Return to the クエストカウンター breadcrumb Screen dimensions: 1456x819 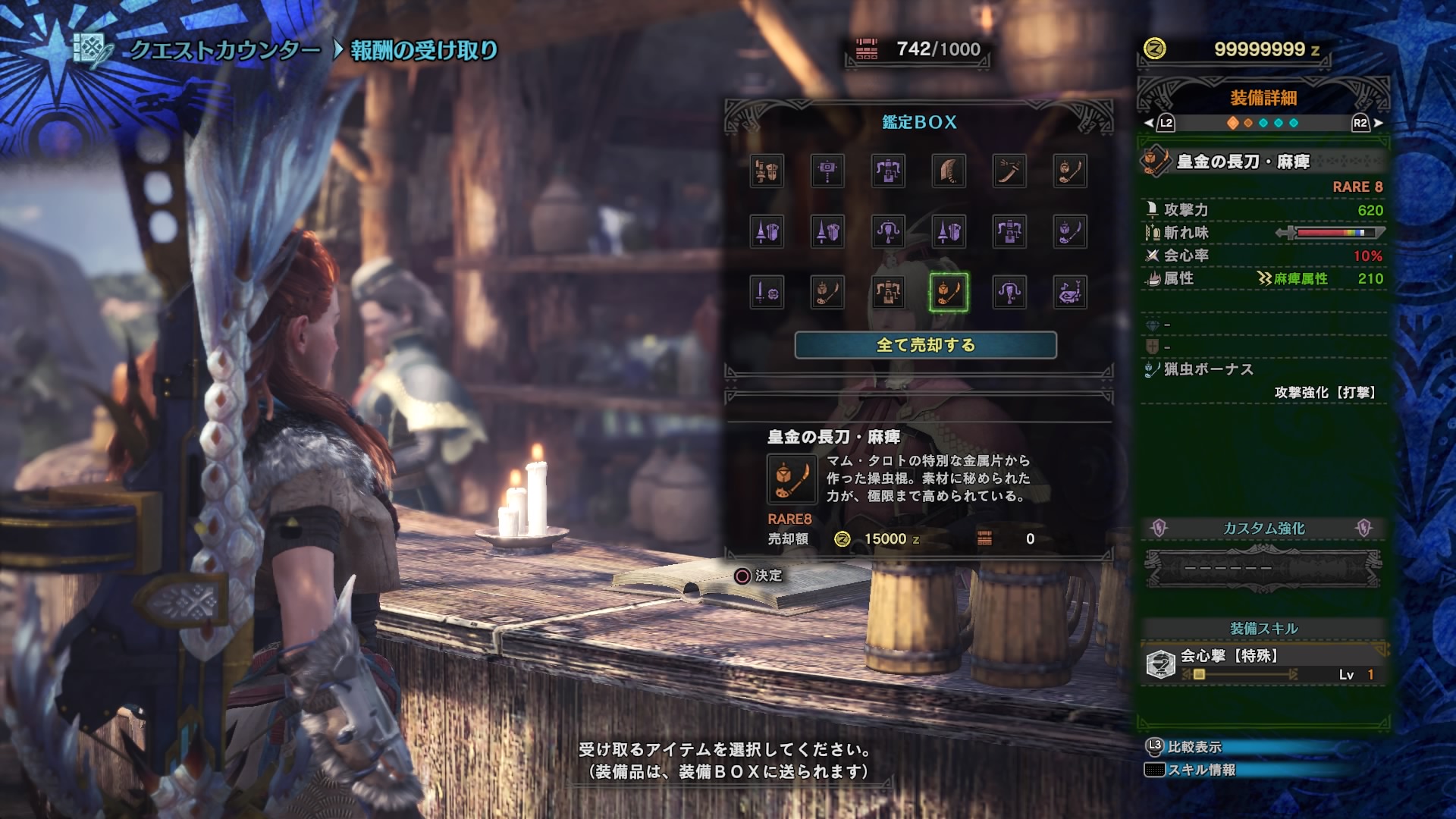225,50
